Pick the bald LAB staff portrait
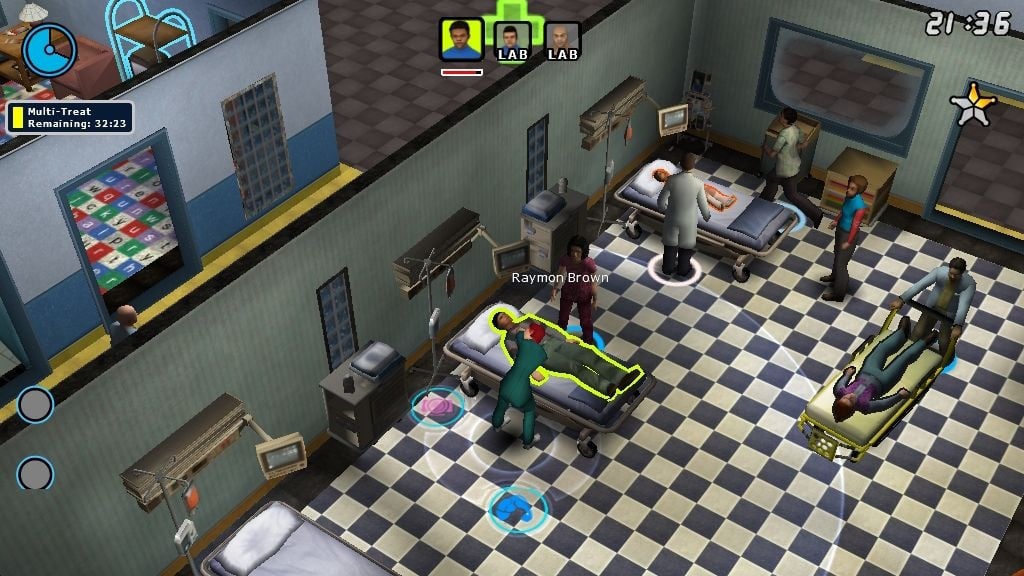This screenshot has width=1024, height=576. 563,41
